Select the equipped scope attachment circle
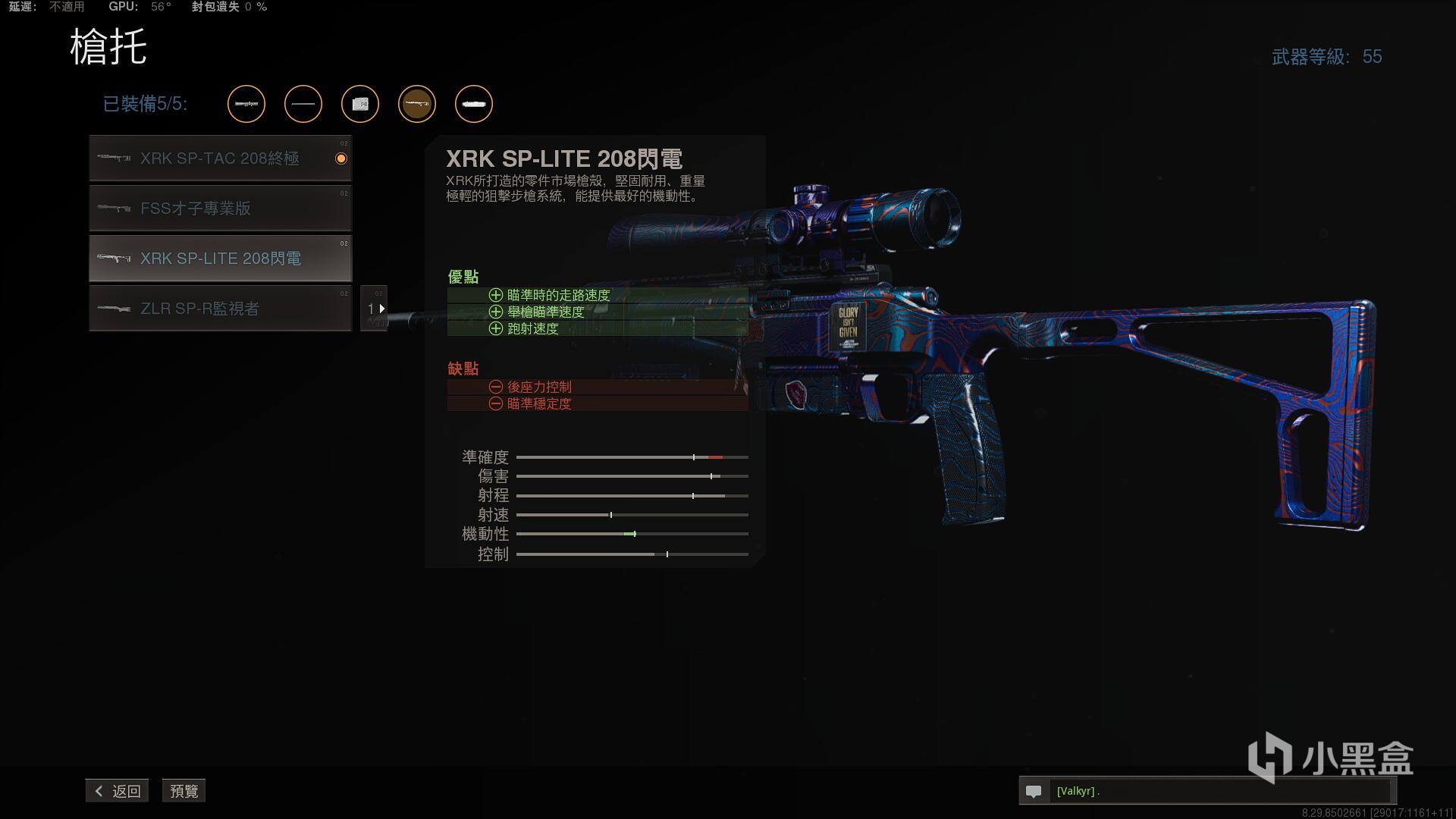Viewport: 1456px width, 819px height. click(x=246, y=104)
